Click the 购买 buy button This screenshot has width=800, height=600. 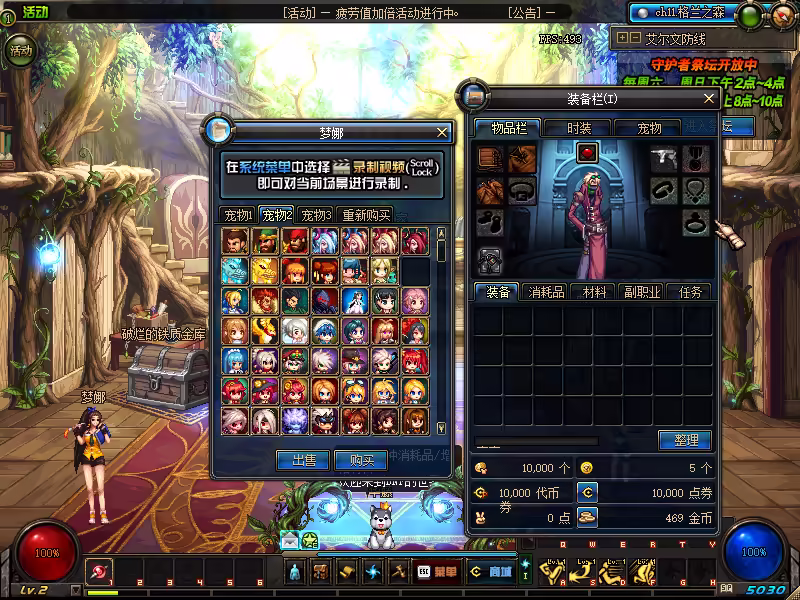pos(354,460)
